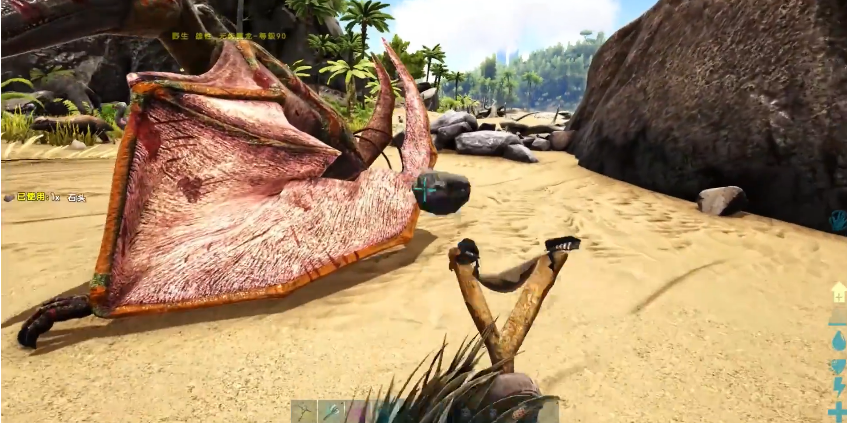Screen dimensions: 847x423
Task: Select the stone hatchet hotbar slot
Action: [x=331, y=412]
